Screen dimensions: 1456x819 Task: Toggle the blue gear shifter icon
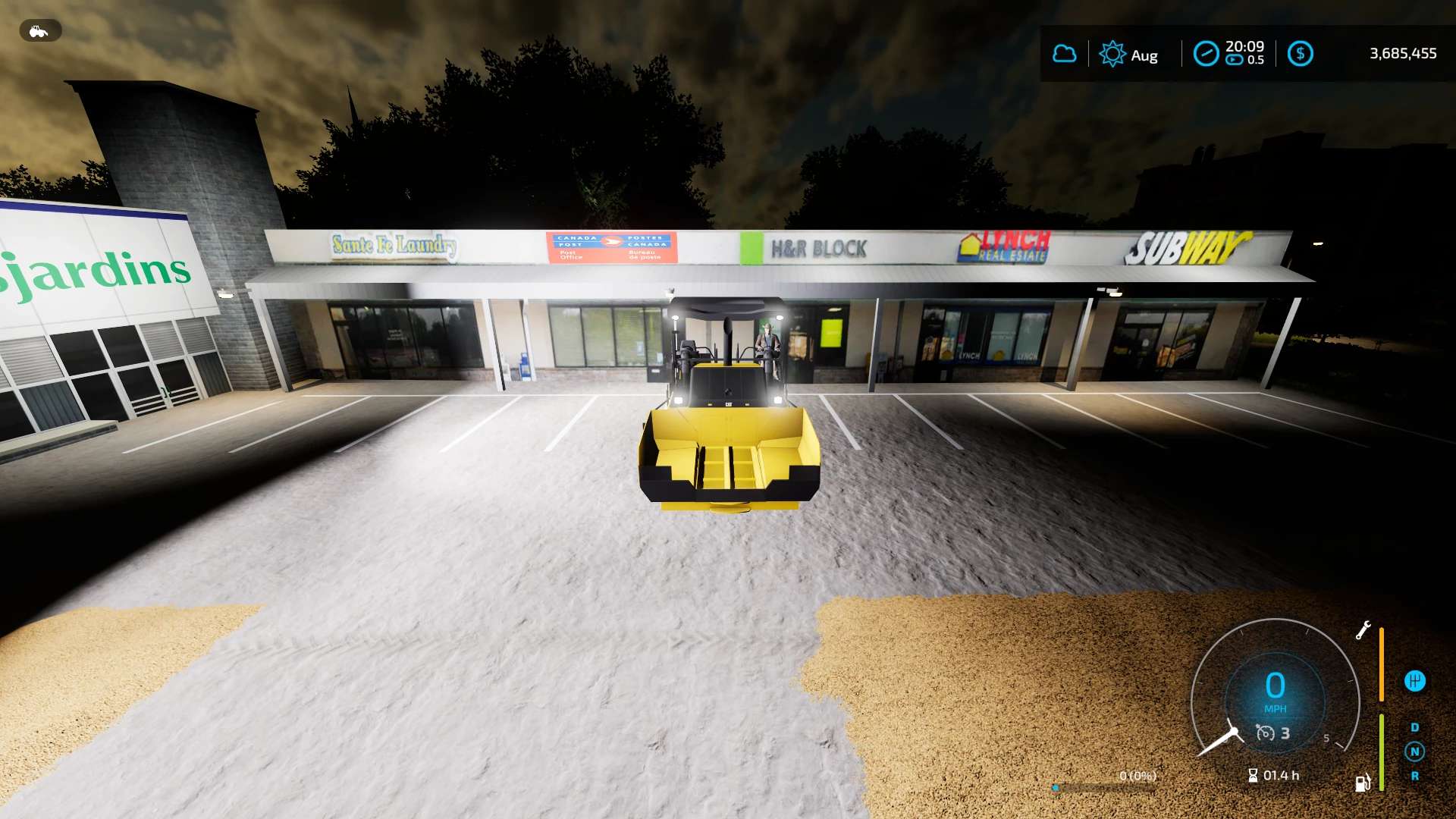[1415, 681]
